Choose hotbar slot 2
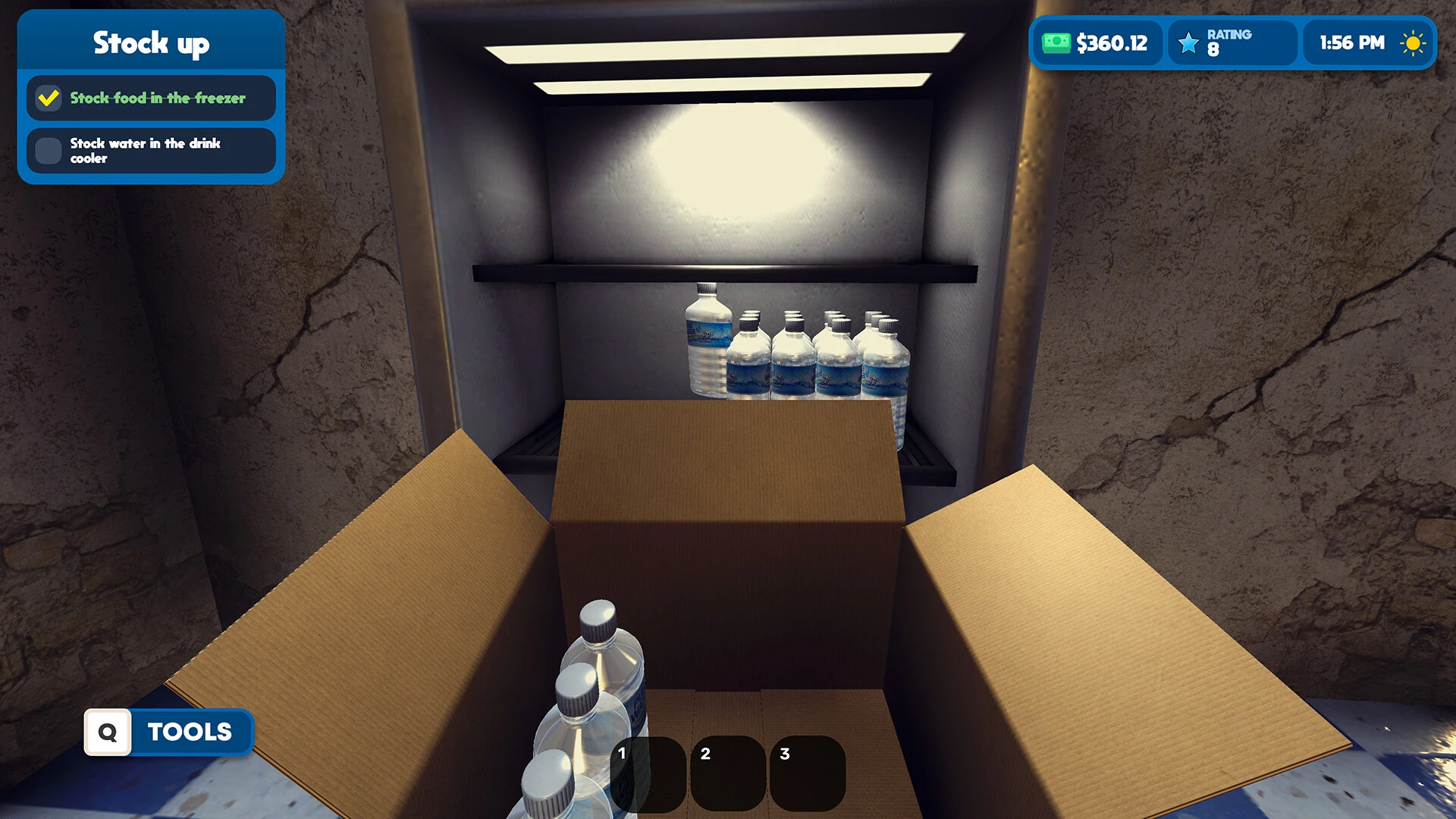 click(727, 773)
